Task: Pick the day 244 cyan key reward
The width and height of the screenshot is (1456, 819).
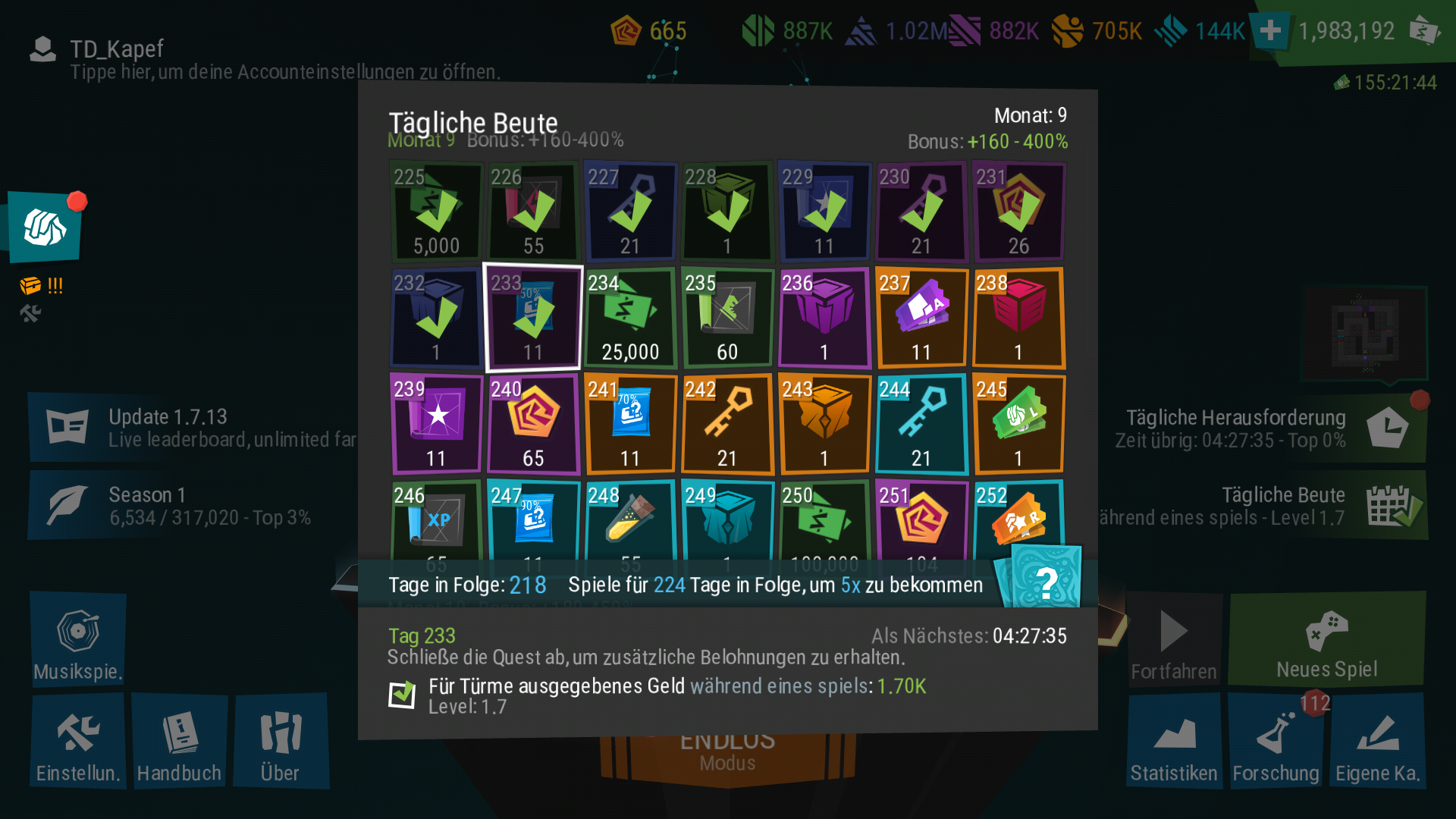Action: click(x=921, y=425)
